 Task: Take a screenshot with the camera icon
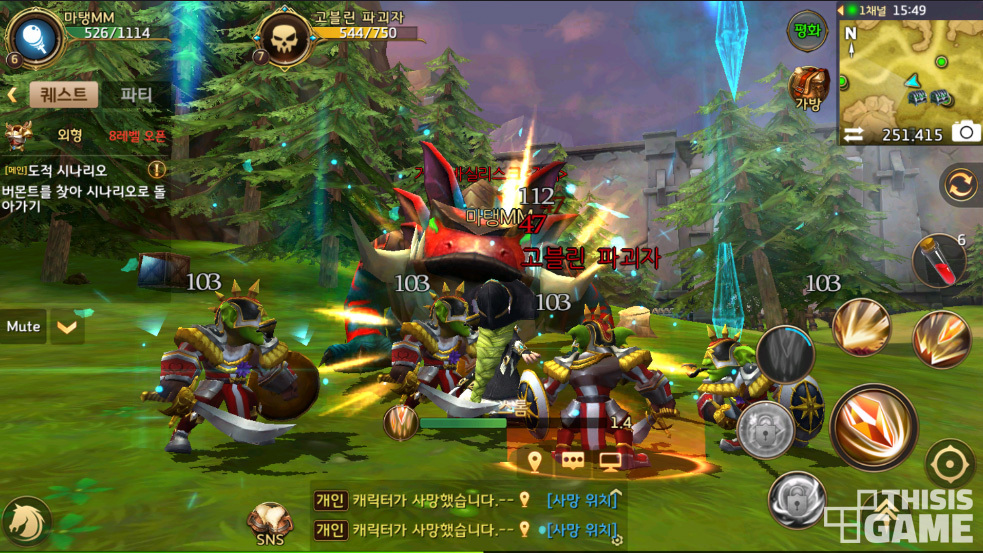(x=965, y=133)
